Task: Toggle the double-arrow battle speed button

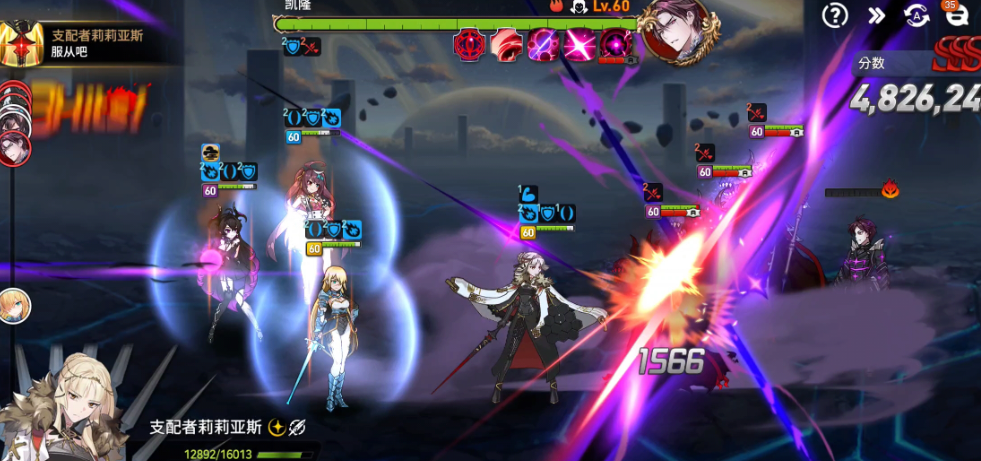Action: (x=876, y=15)
